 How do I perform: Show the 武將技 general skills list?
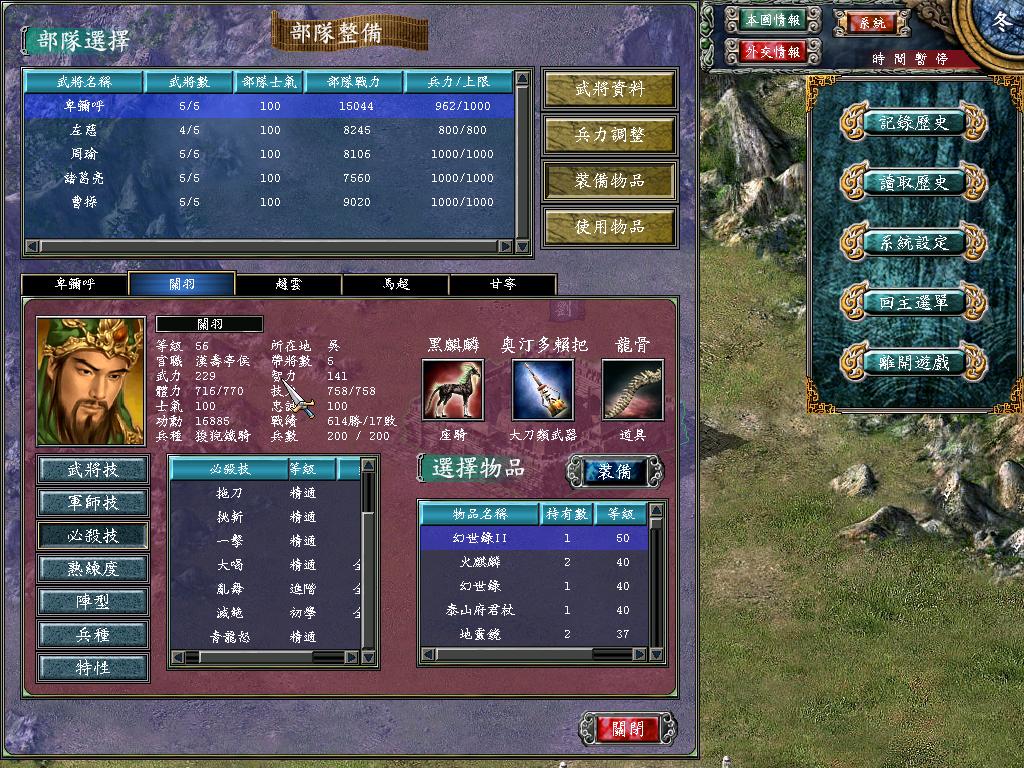(x=93, y=469)
